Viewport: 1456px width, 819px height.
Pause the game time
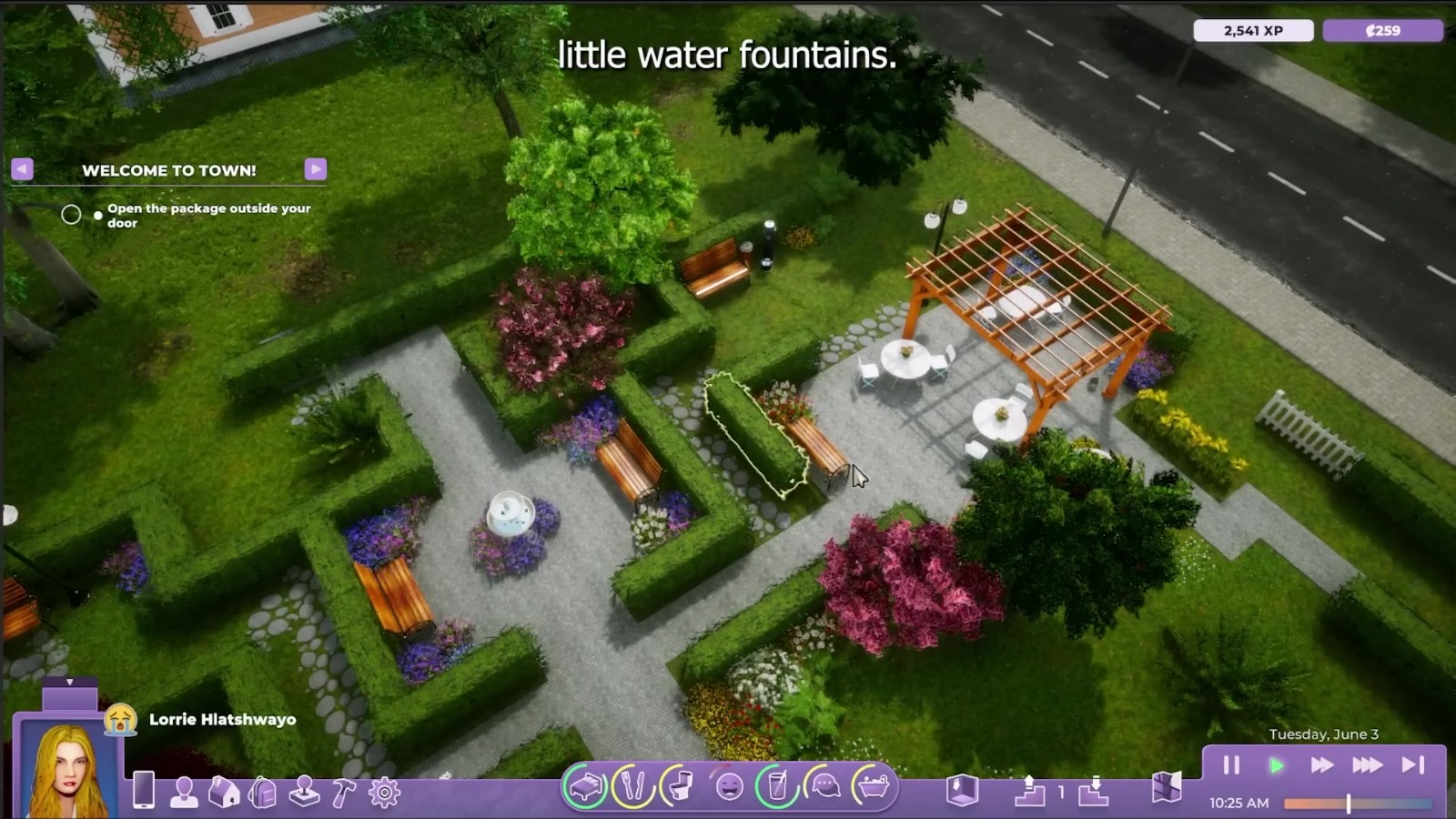click(1231, 765)
